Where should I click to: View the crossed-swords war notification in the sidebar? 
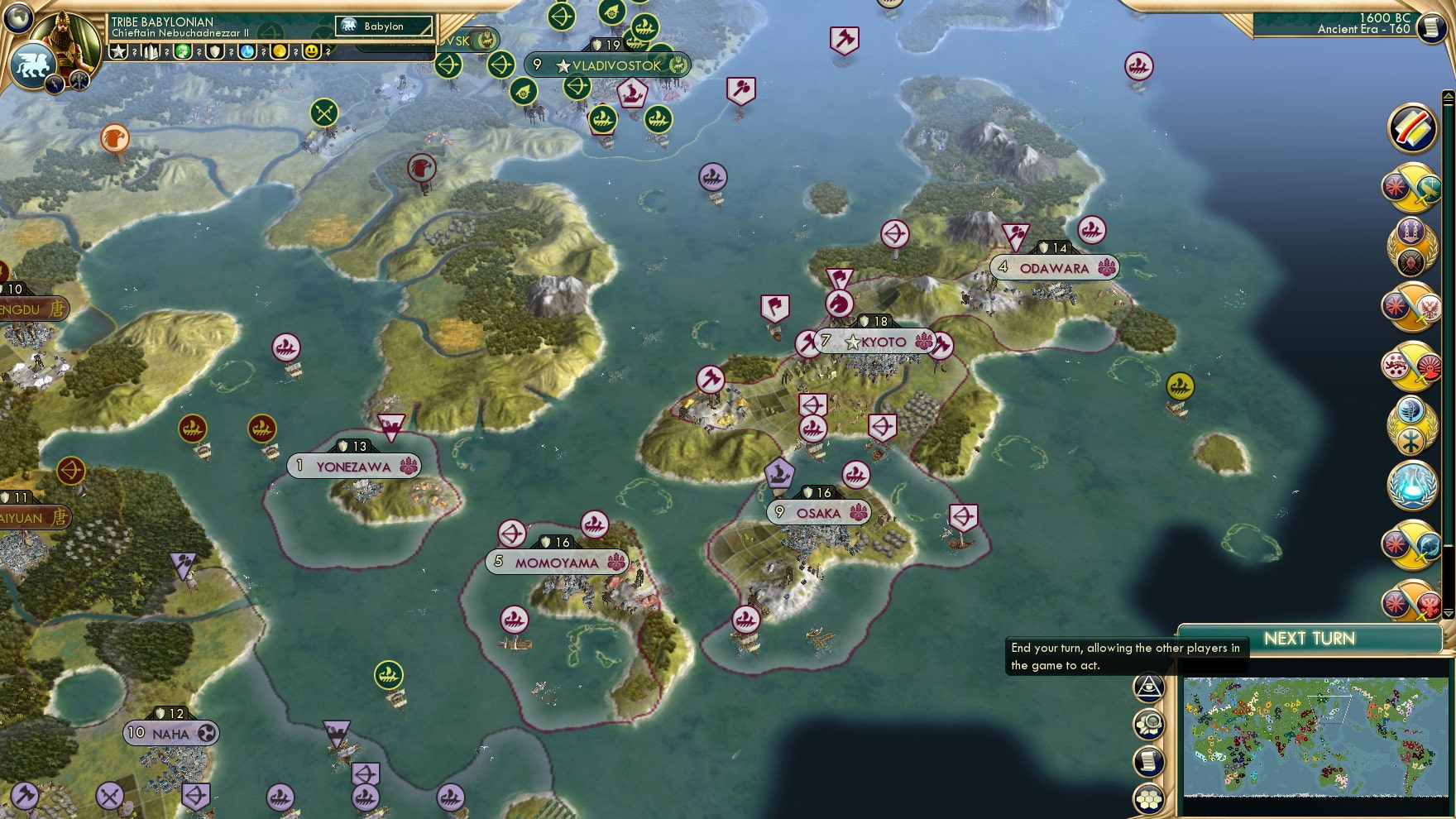[1411, 189]
